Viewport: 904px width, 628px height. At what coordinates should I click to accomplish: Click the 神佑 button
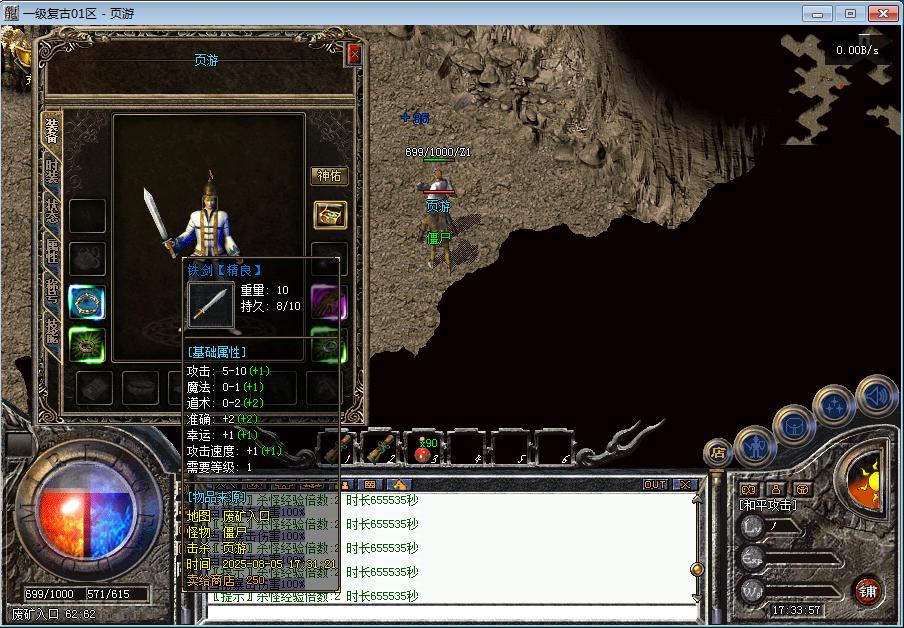click(329, 176)
